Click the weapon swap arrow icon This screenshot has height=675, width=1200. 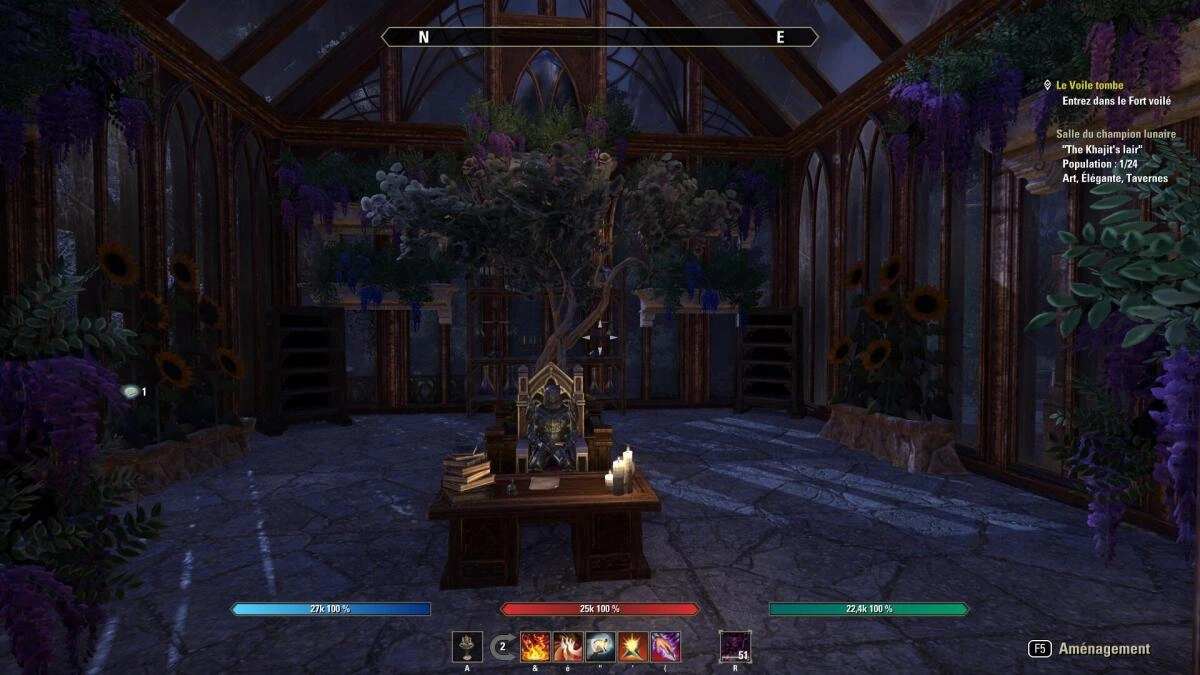pos(503,647)
